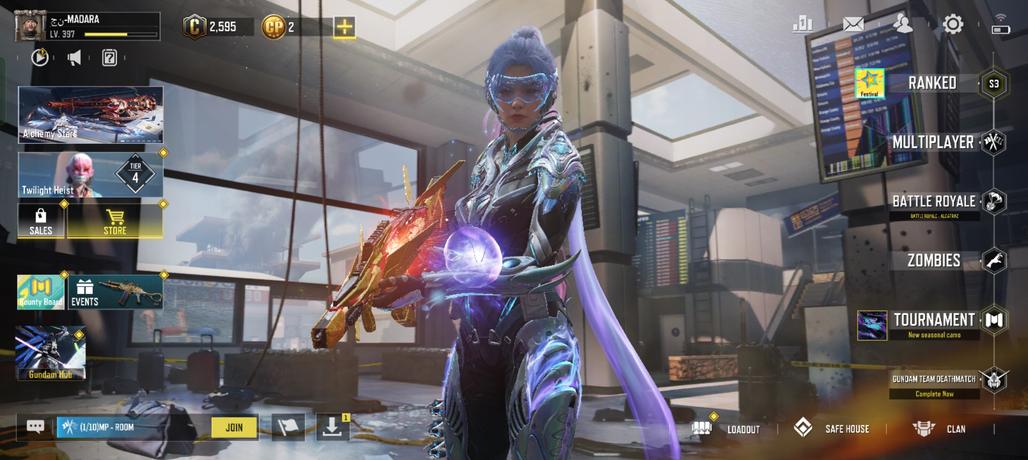Screen dimensions: 1028x460
Task: Add CP with the yellow plus button
Action: [344, 27]
